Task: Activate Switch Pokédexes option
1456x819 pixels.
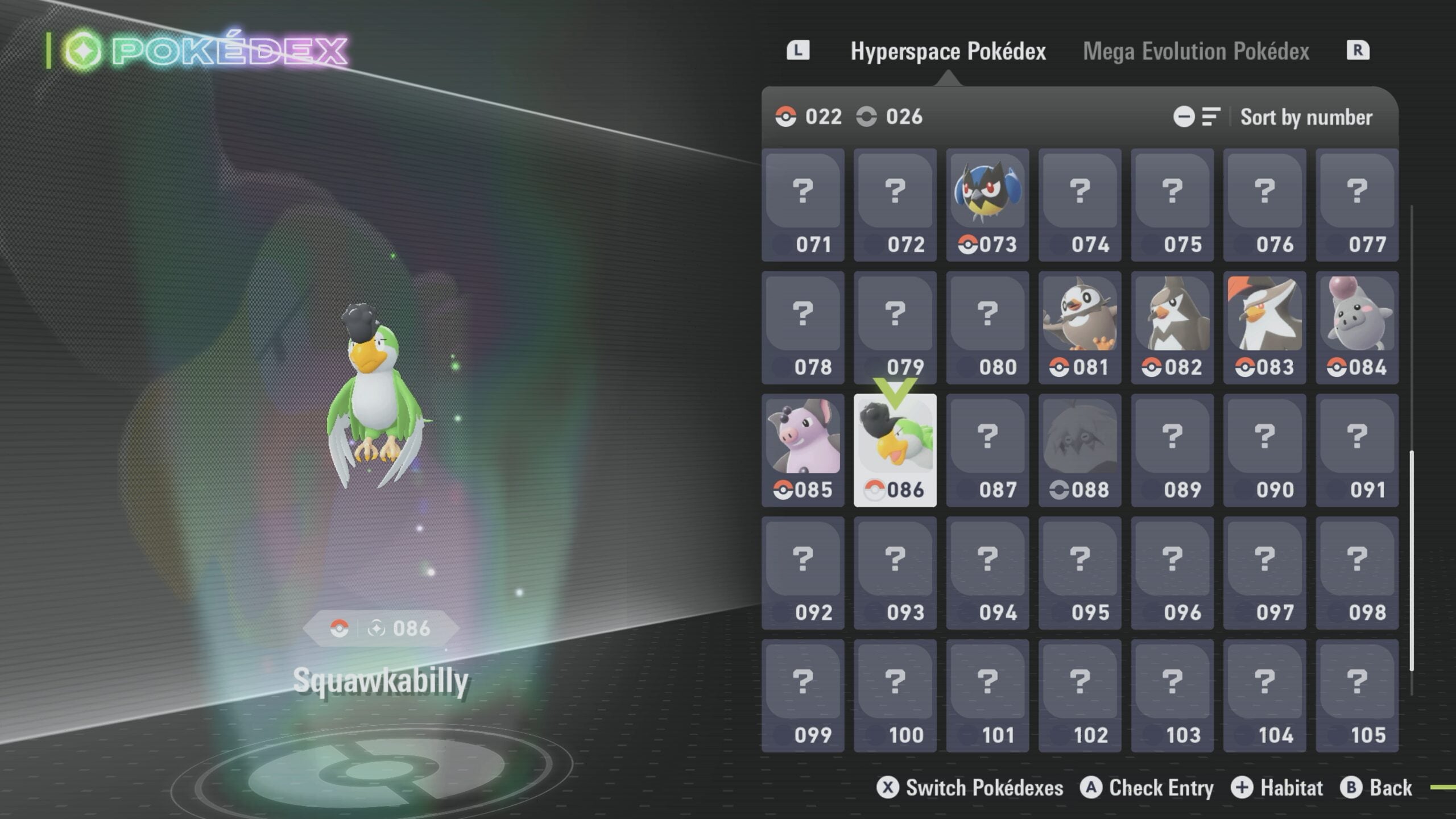Action: [x=970, y=788]
